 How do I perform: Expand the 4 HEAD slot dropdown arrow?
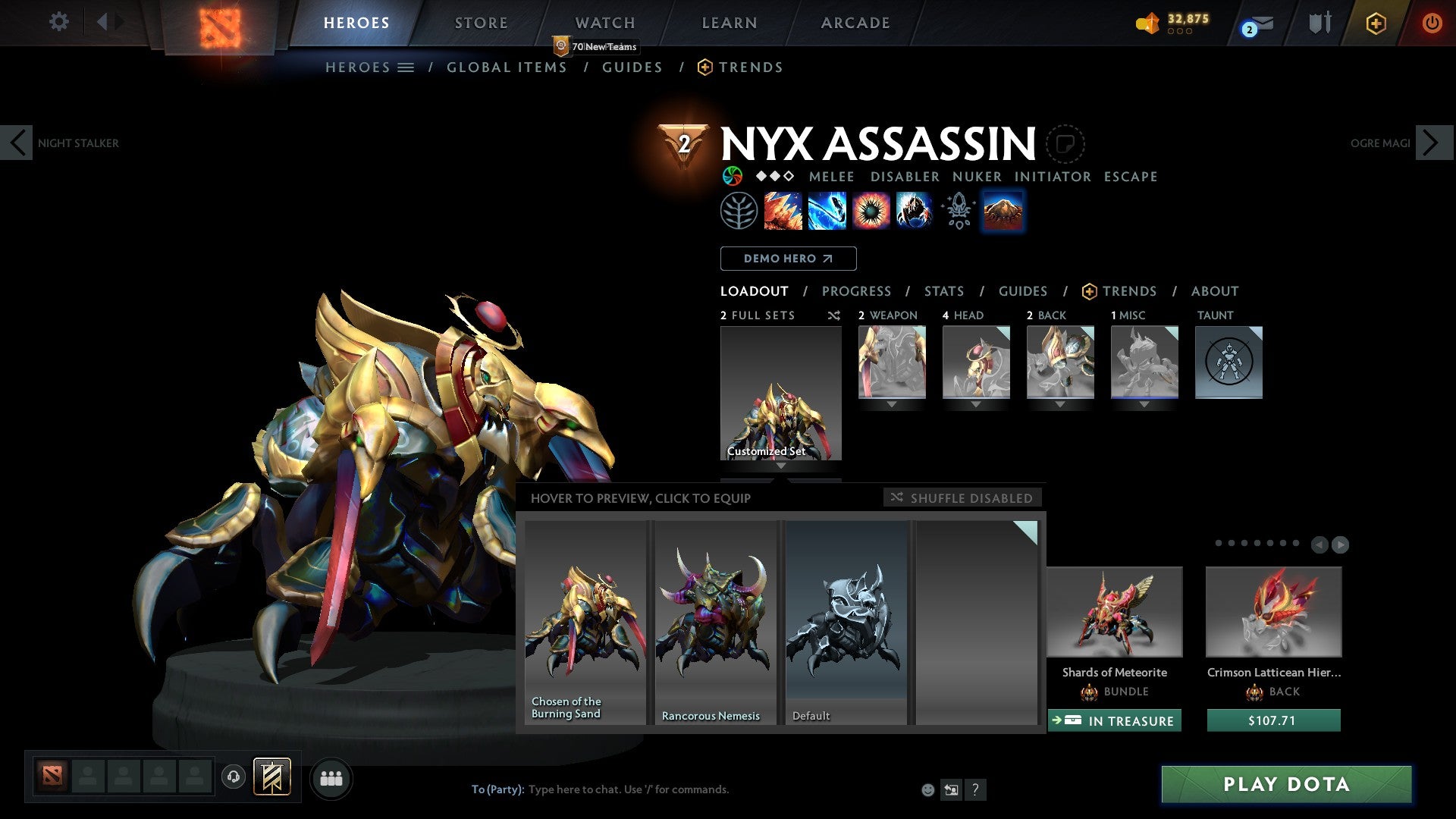[x=976, y=404]
